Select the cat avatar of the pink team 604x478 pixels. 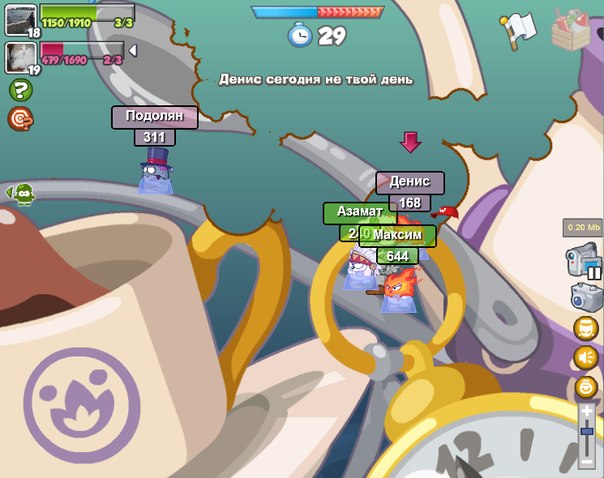[x=20, y=56]
